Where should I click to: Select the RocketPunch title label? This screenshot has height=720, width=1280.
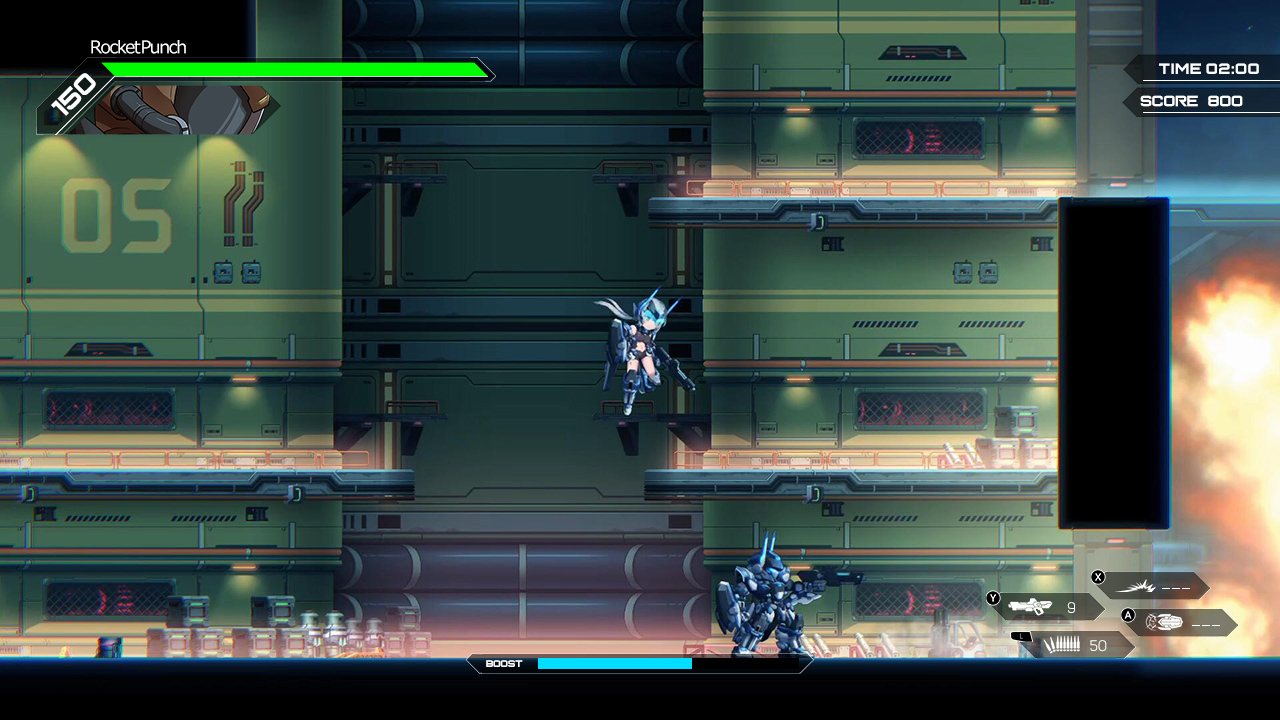[138, 47]
